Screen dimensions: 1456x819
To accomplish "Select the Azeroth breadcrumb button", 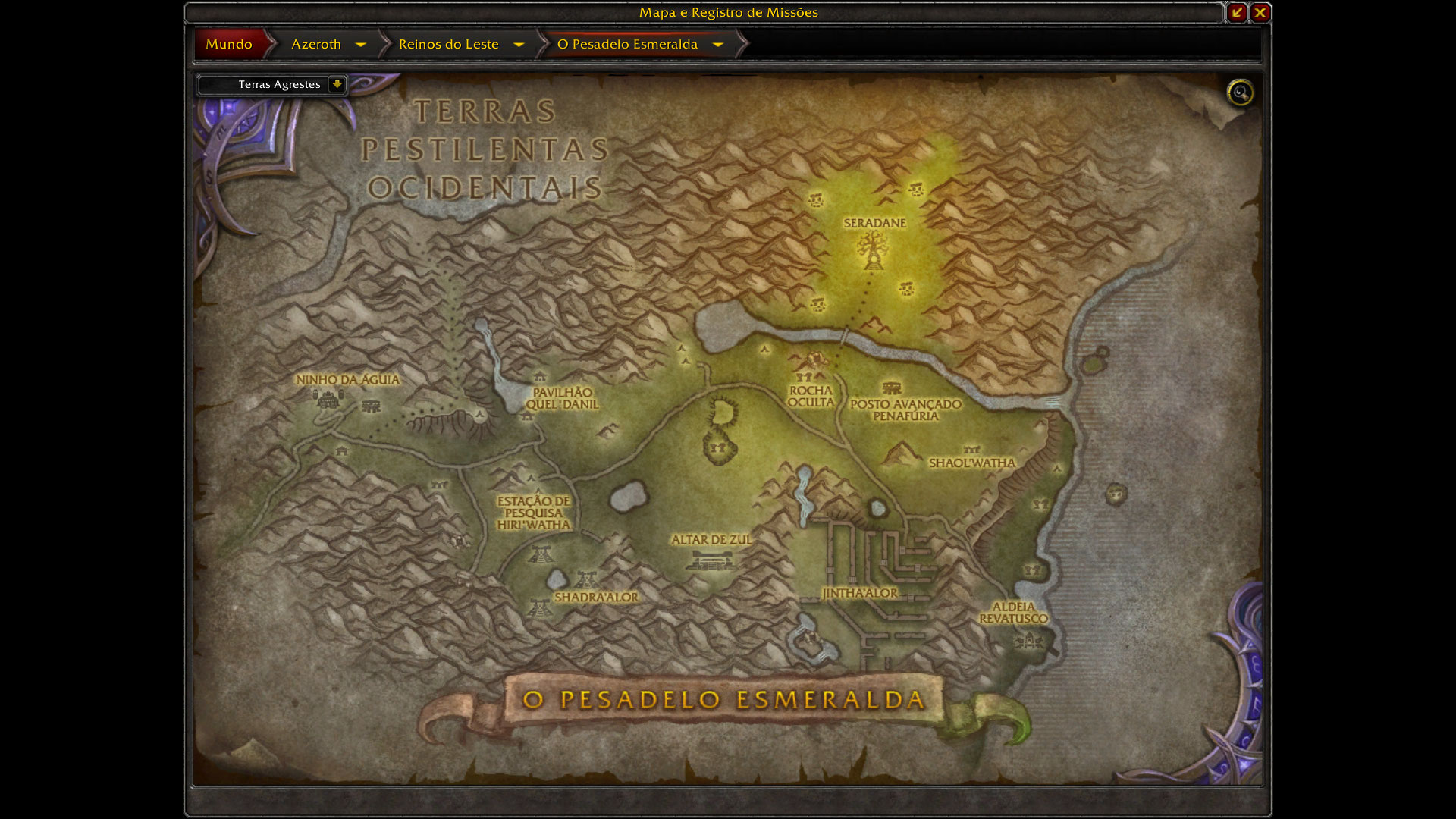I will (315, 44).
